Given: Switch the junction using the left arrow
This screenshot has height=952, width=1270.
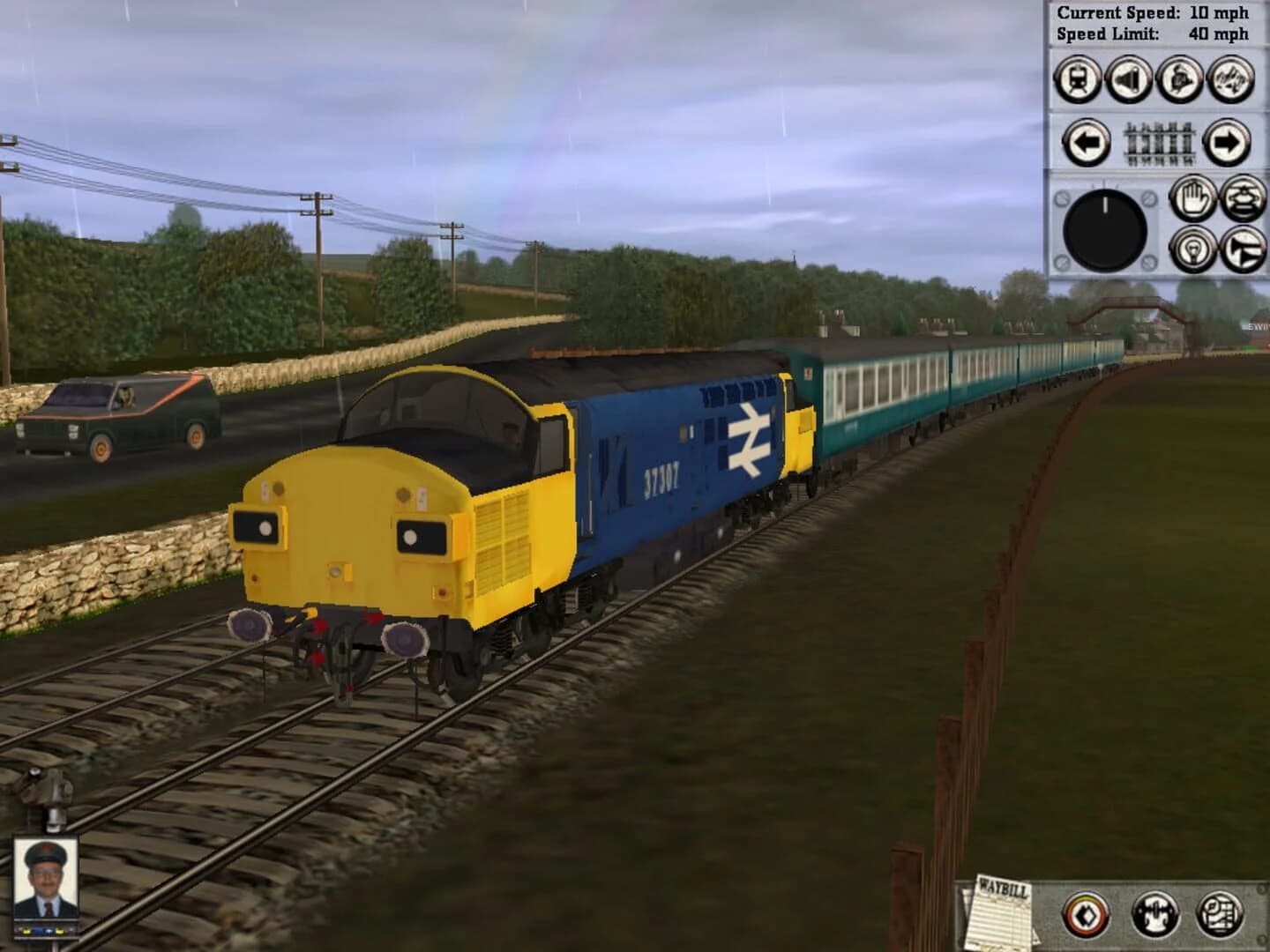Looking at the screenshot, I should [x=1087, y=142].
